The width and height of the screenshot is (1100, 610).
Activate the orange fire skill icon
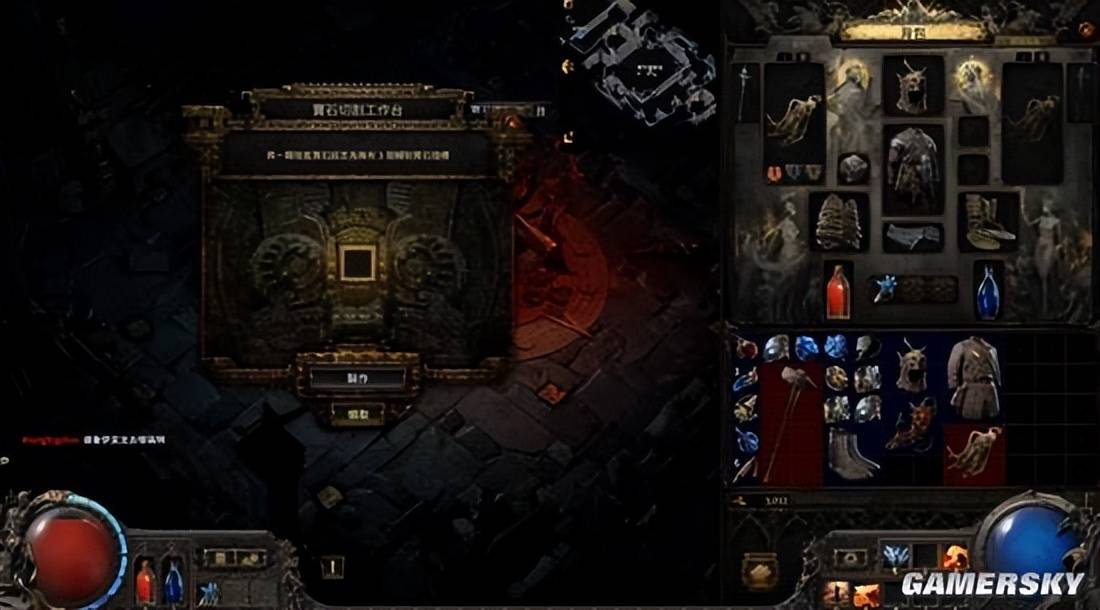(955, 557)
